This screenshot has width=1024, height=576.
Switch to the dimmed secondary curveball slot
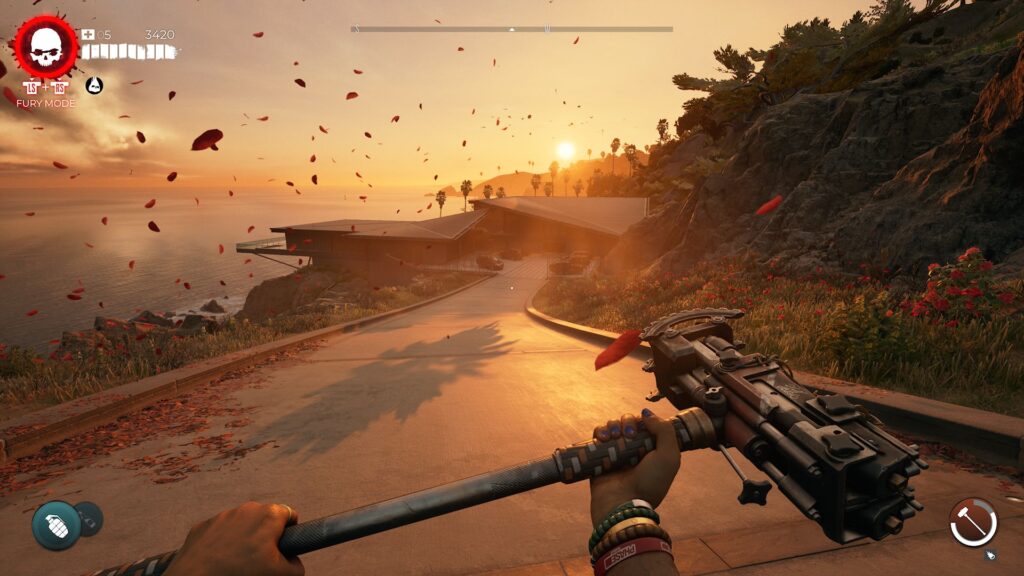(88, 518)
